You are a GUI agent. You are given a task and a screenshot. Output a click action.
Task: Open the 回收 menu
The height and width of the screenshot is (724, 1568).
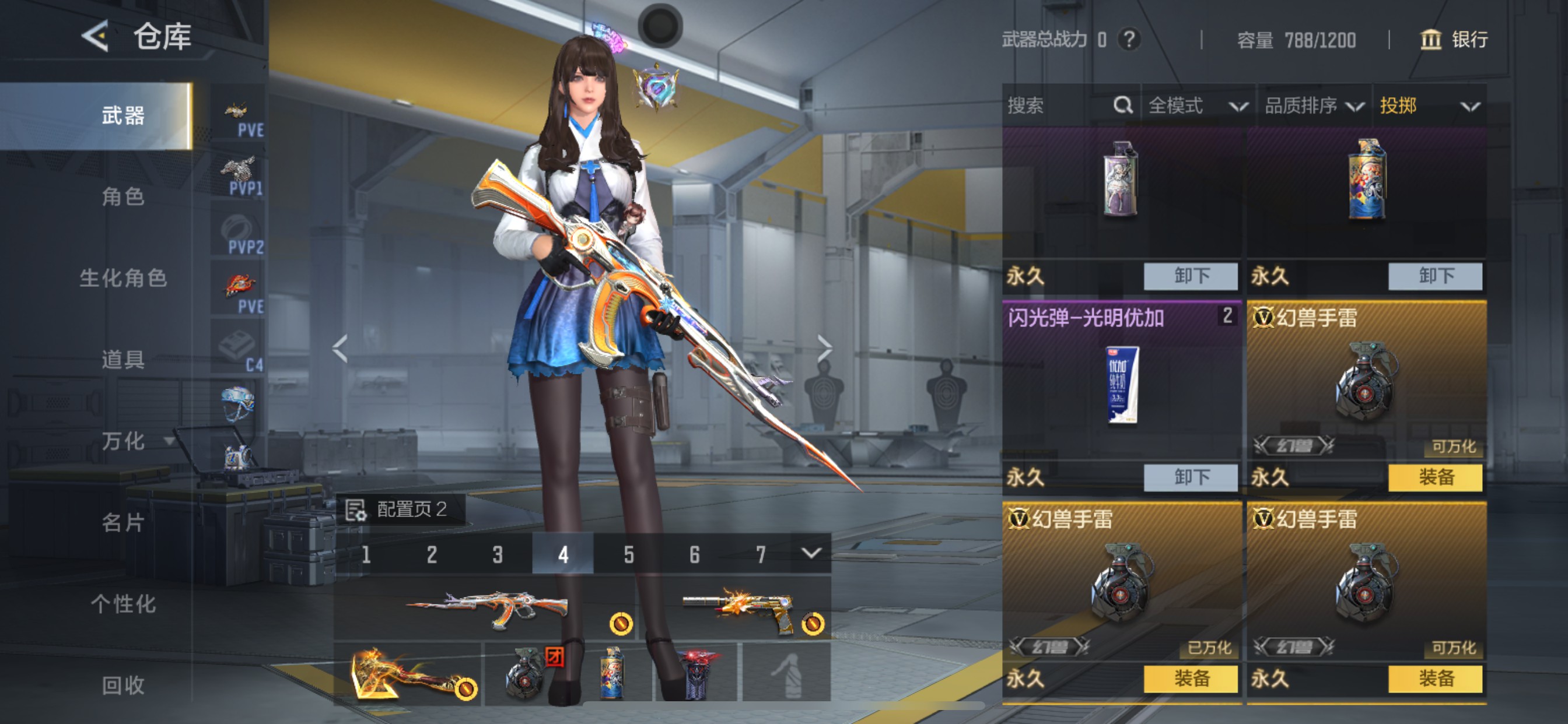click(x=123, y=685)
